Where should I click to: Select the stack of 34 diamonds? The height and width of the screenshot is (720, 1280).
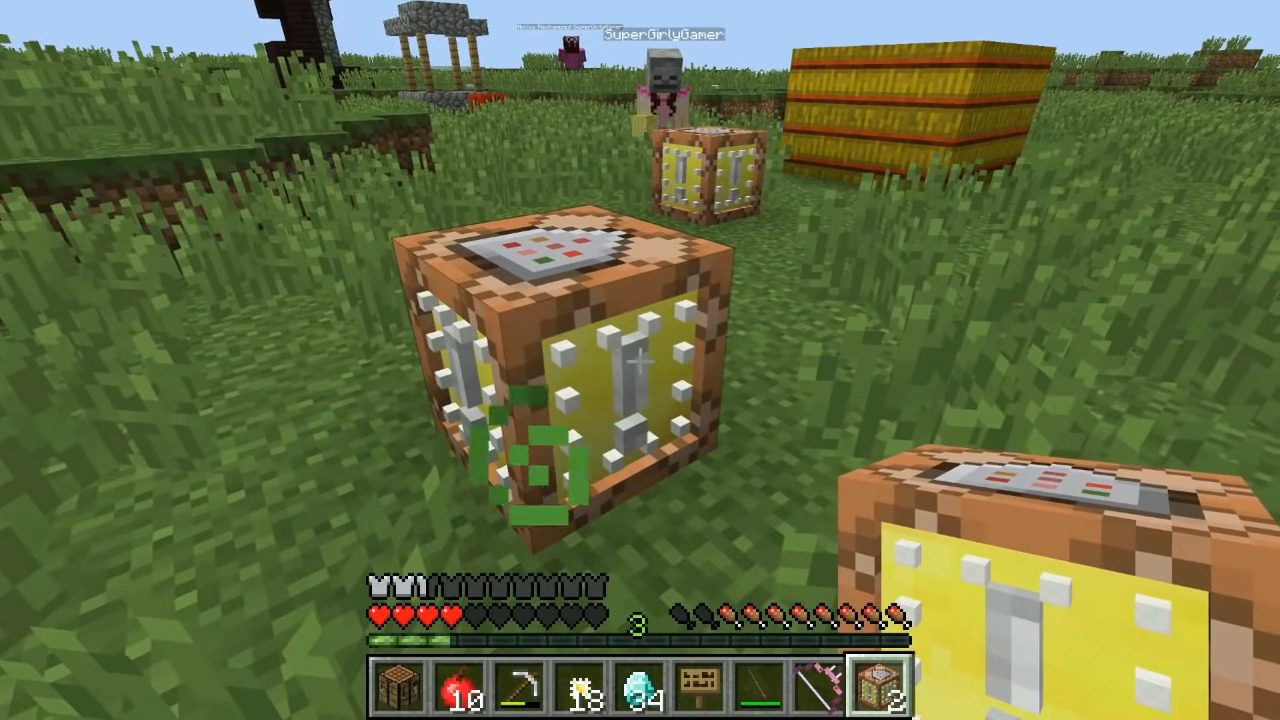(641, 685)
